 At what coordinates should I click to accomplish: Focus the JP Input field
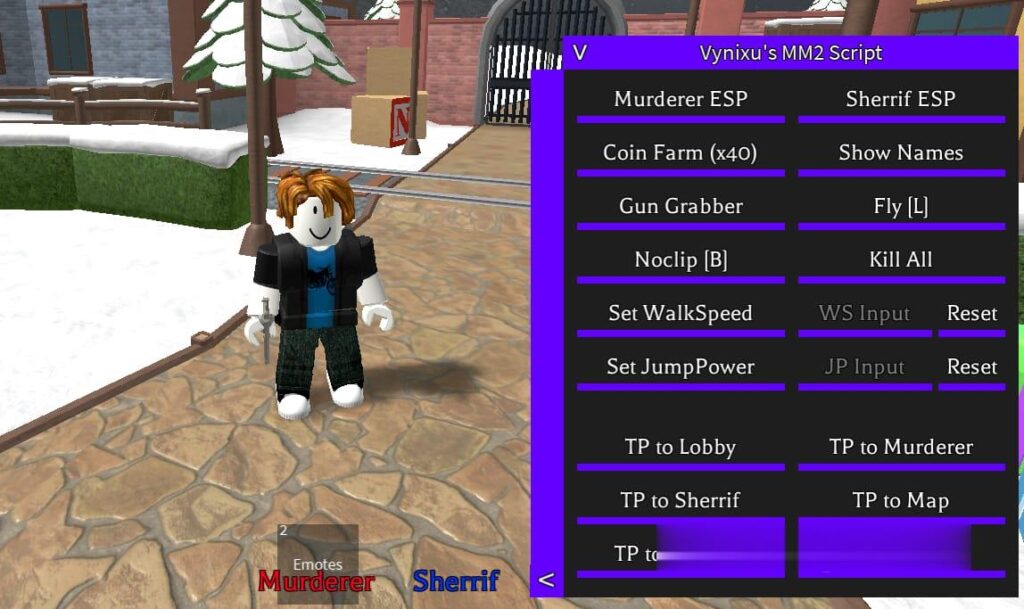pos(864,367)
